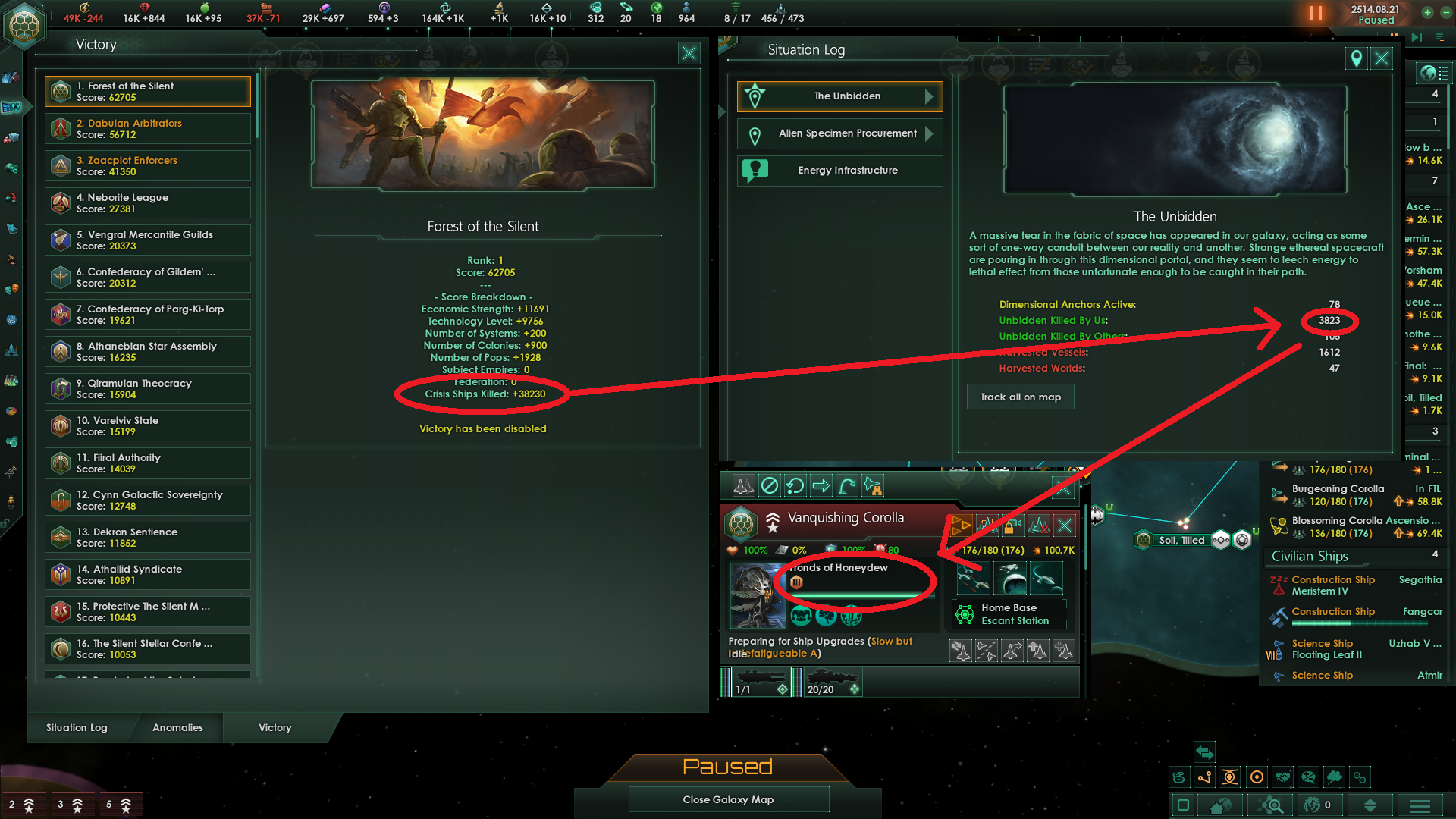Click the Close Galaxy Map button
This screenshot has width=1456, height=819.
coord(728,799)
